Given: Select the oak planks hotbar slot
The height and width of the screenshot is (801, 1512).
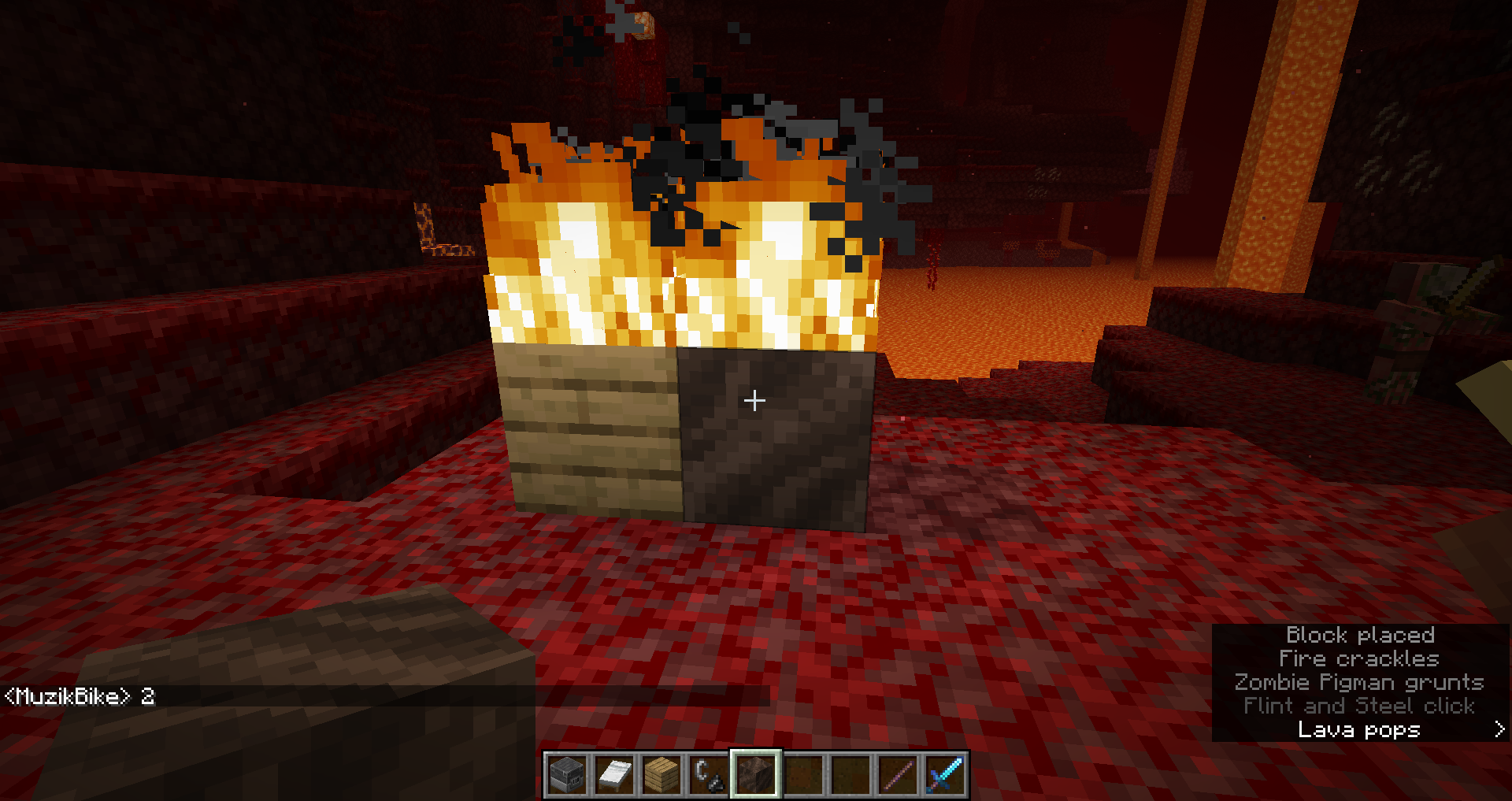Looking at the screenshot, I should point(661,774).
